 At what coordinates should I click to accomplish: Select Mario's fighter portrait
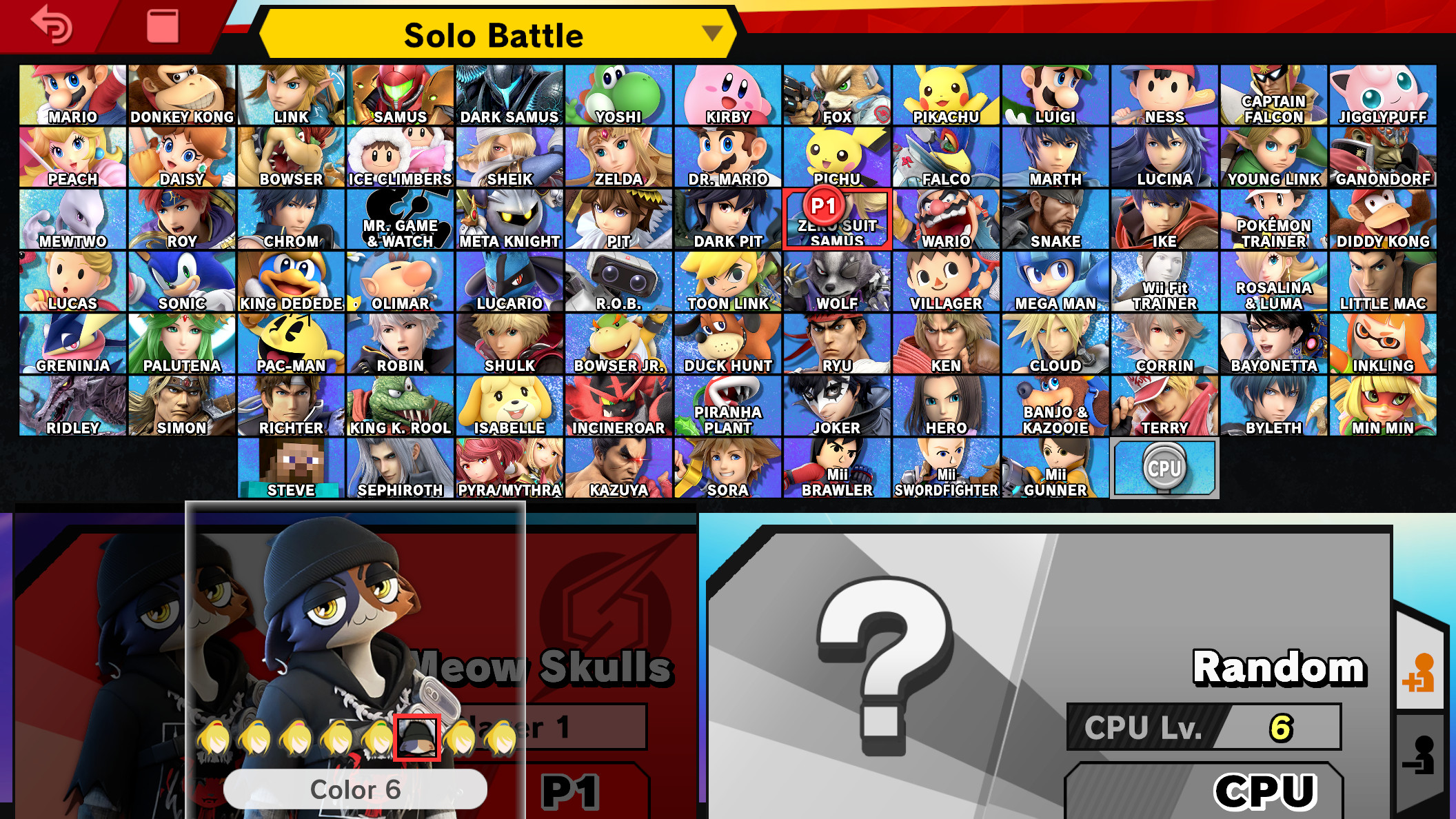(x=71, y=93)
